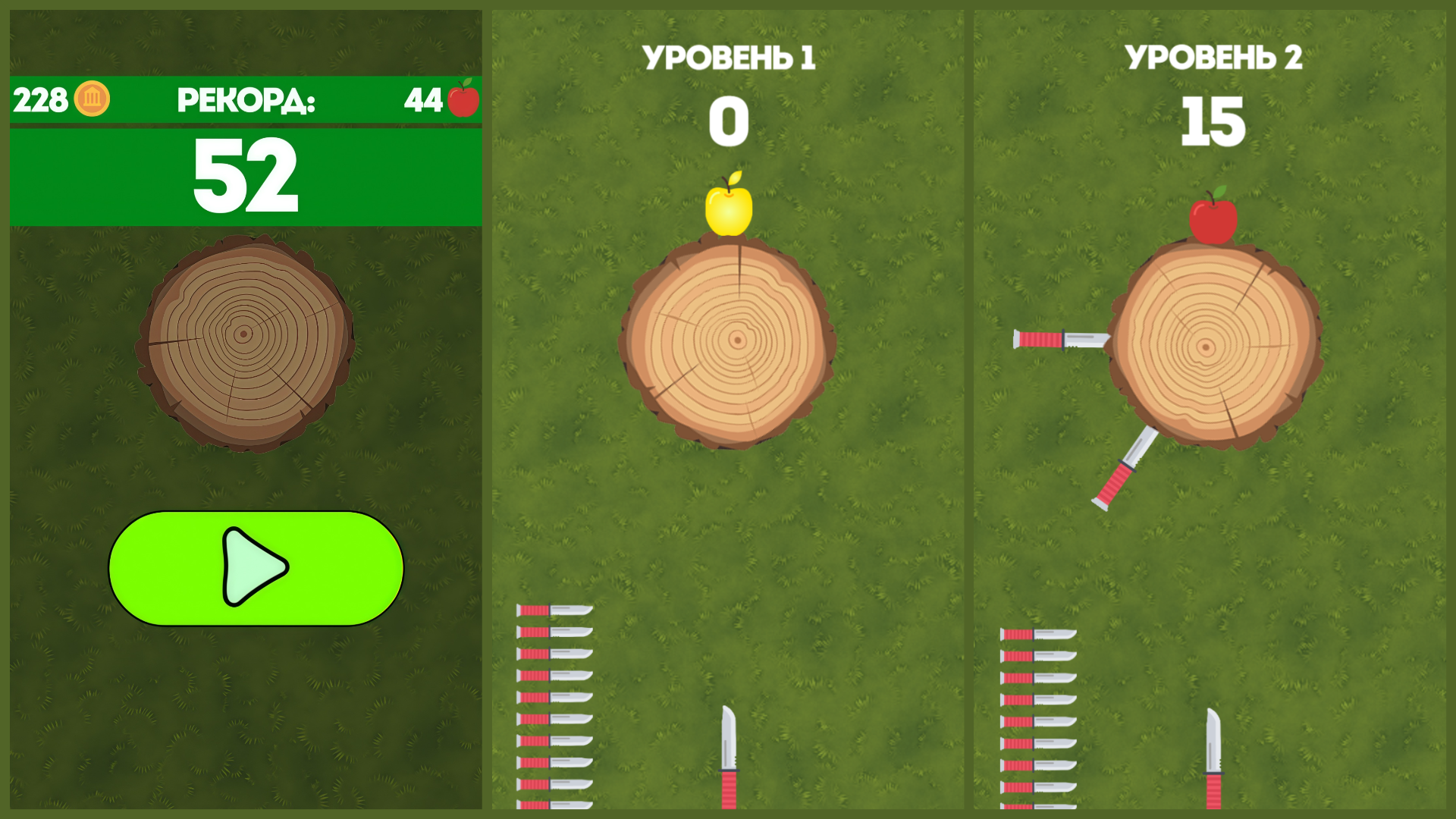Select the УРОВЕНЬ 2 header
The height and width of the screenshot is (819, 1456).
1213,57
